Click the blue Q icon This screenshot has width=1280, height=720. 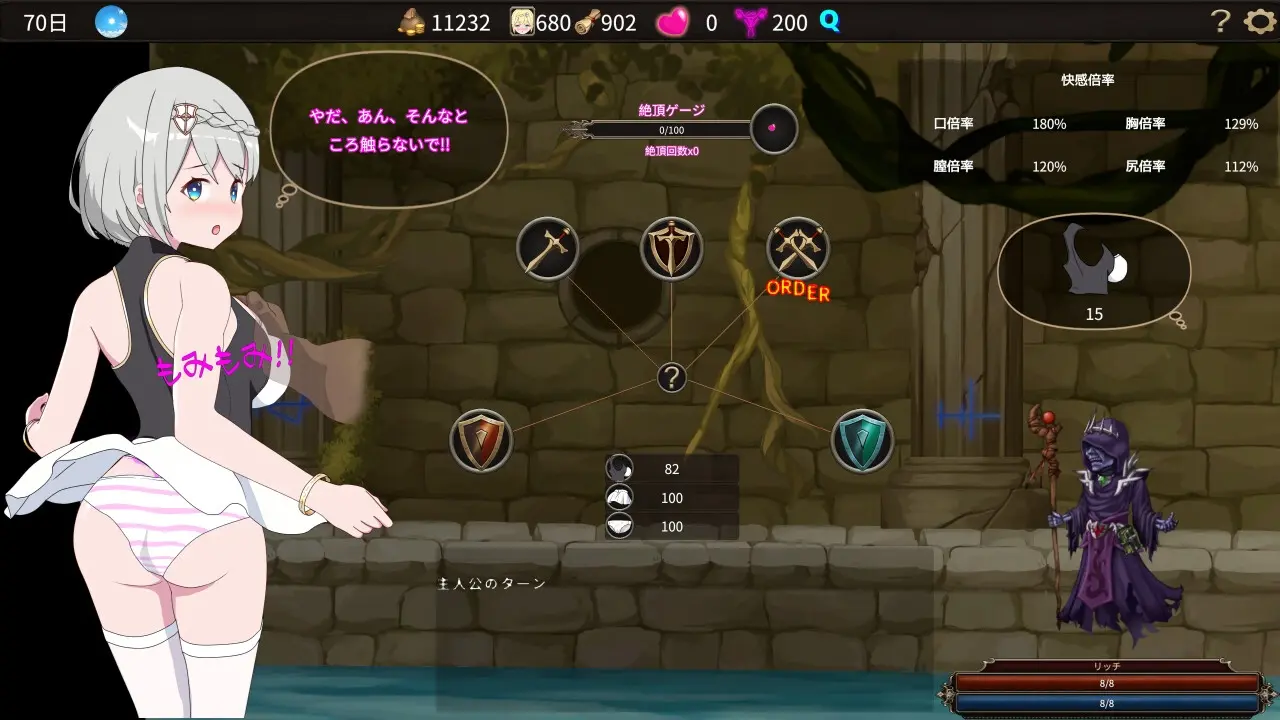[829, 20]
